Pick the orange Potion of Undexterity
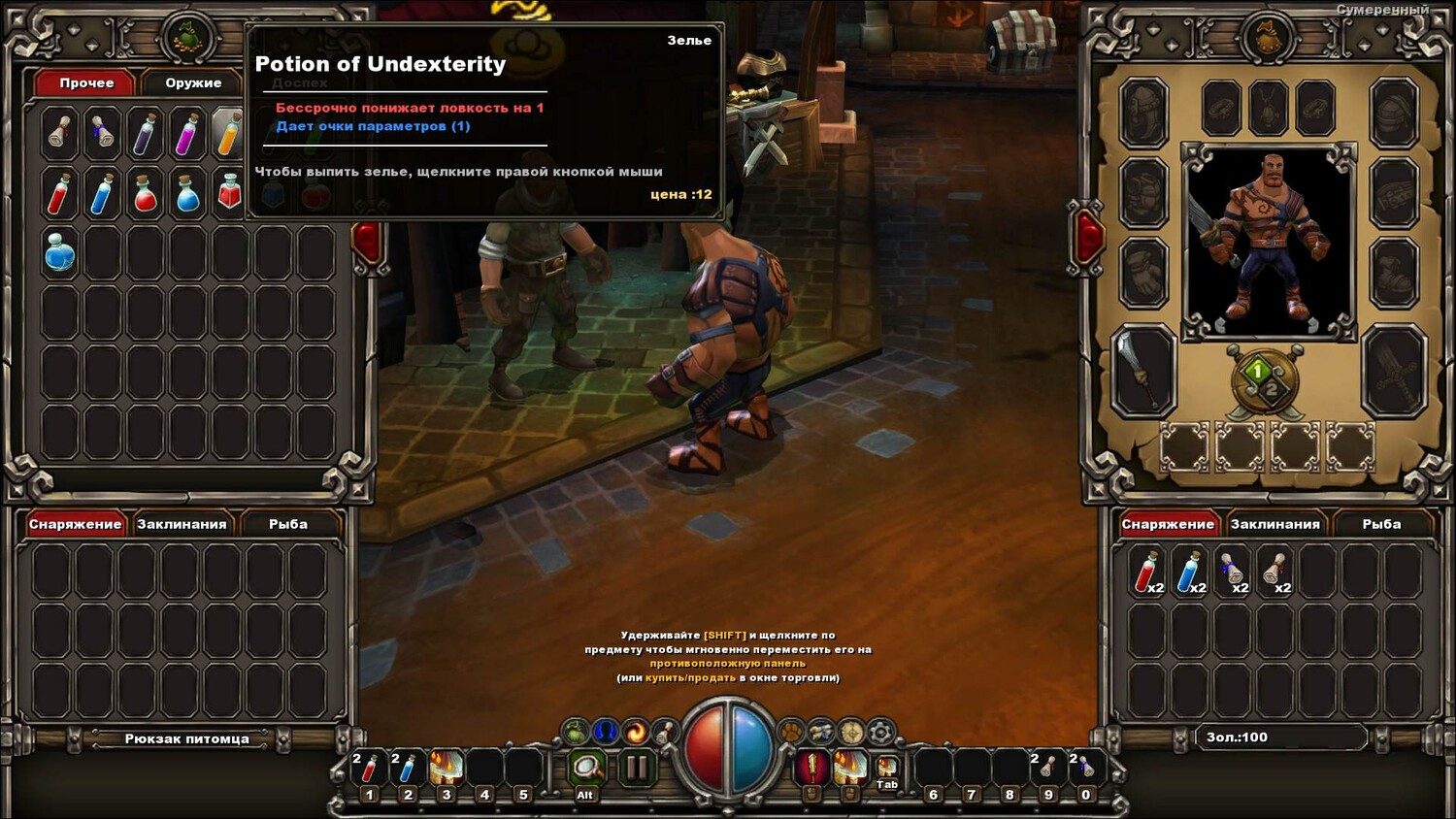Viewport: 1456px width, 819px height. tap(228, 134)
